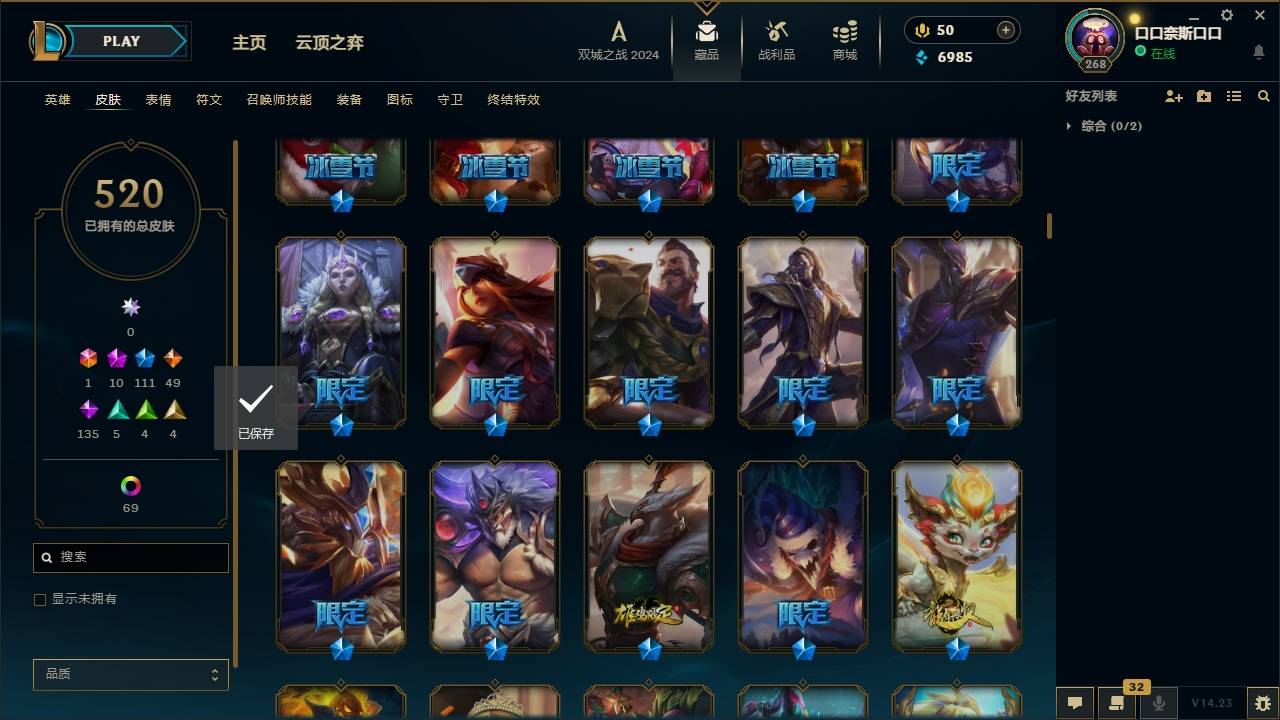The height and width of the screenshot is (720, 1280).
Task: Open the friends list view options icon
Action: click(1234, 95)
